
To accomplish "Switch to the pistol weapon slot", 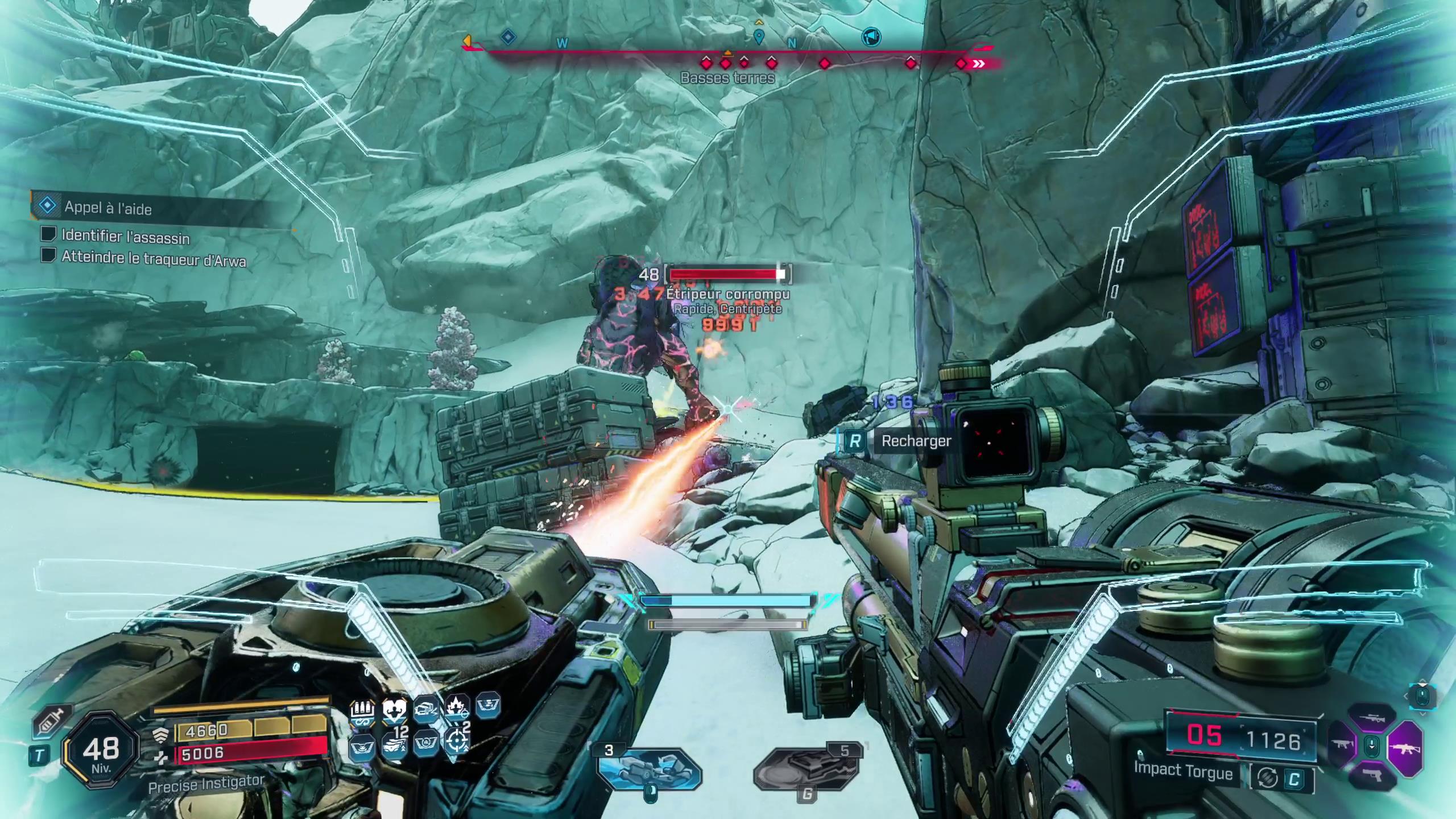I will pyautogui.click(x=1372, y=775).
